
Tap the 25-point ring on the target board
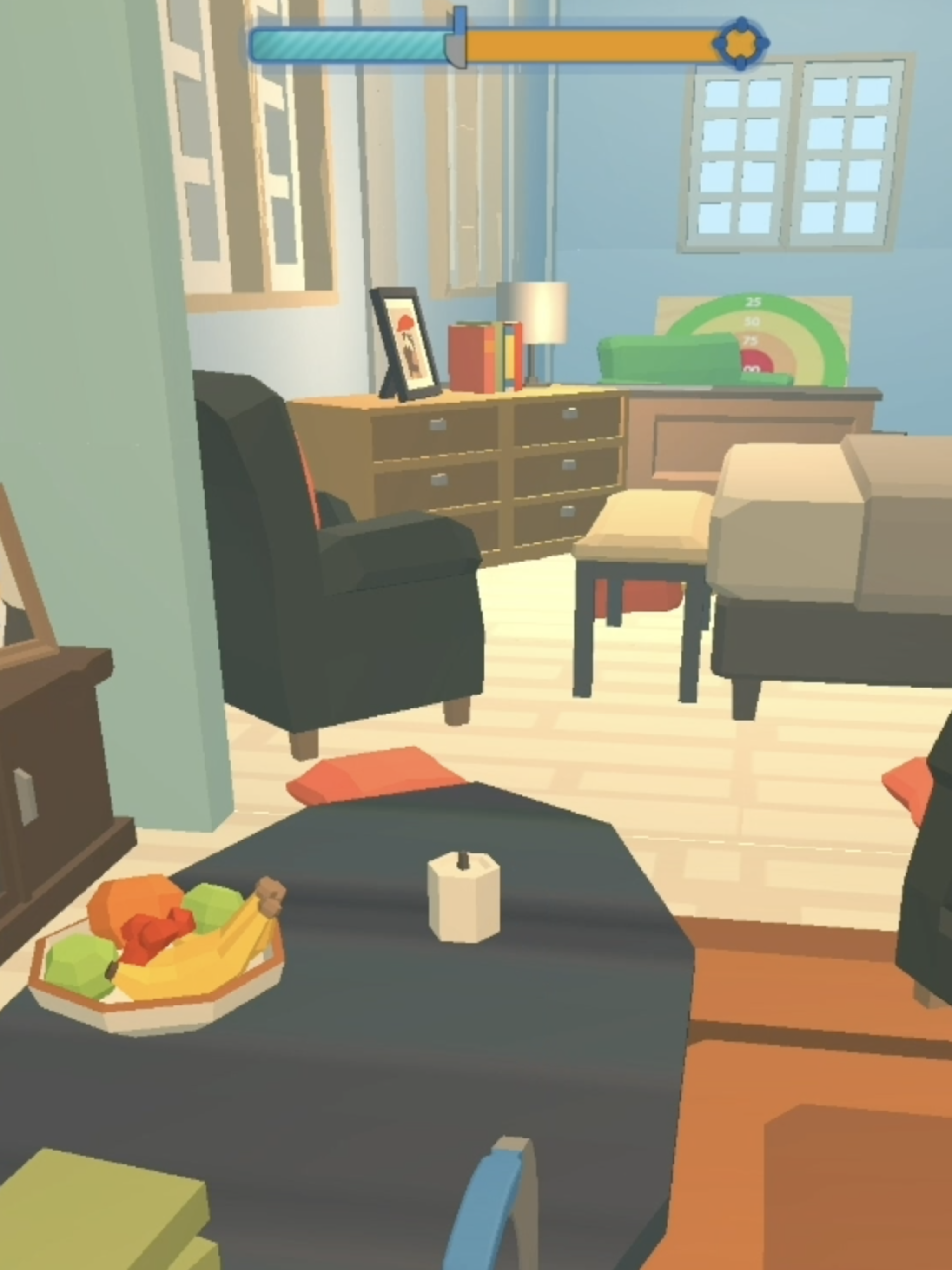click(x=754, y=301)
